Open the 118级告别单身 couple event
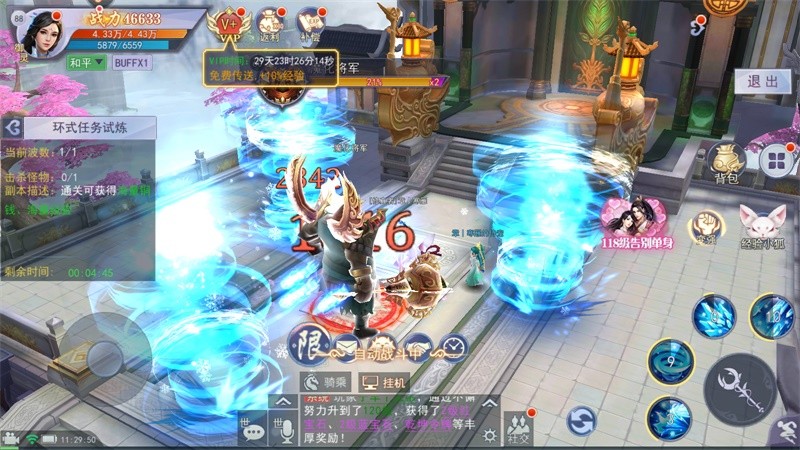The image size is (800, 450). tap(637, 220)
